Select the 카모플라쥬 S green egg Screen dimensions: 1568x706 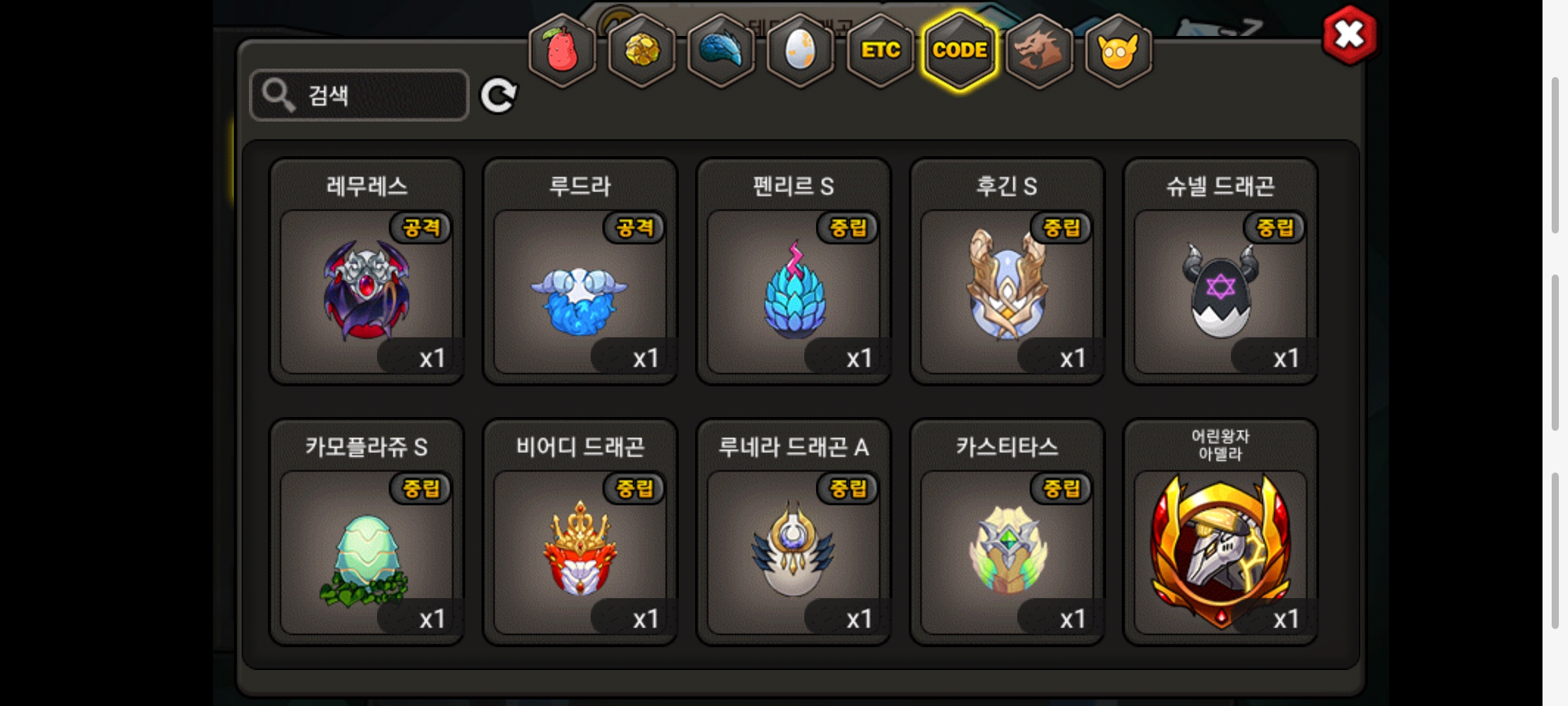coord(367,552)
